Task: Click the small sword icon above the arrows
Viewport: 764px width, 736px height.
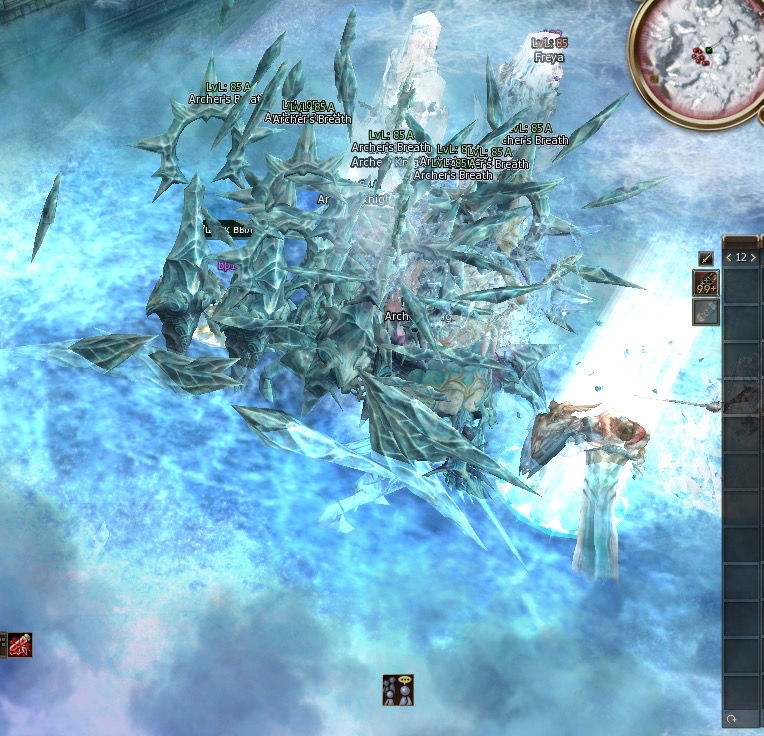Action: tap(706, 258)
